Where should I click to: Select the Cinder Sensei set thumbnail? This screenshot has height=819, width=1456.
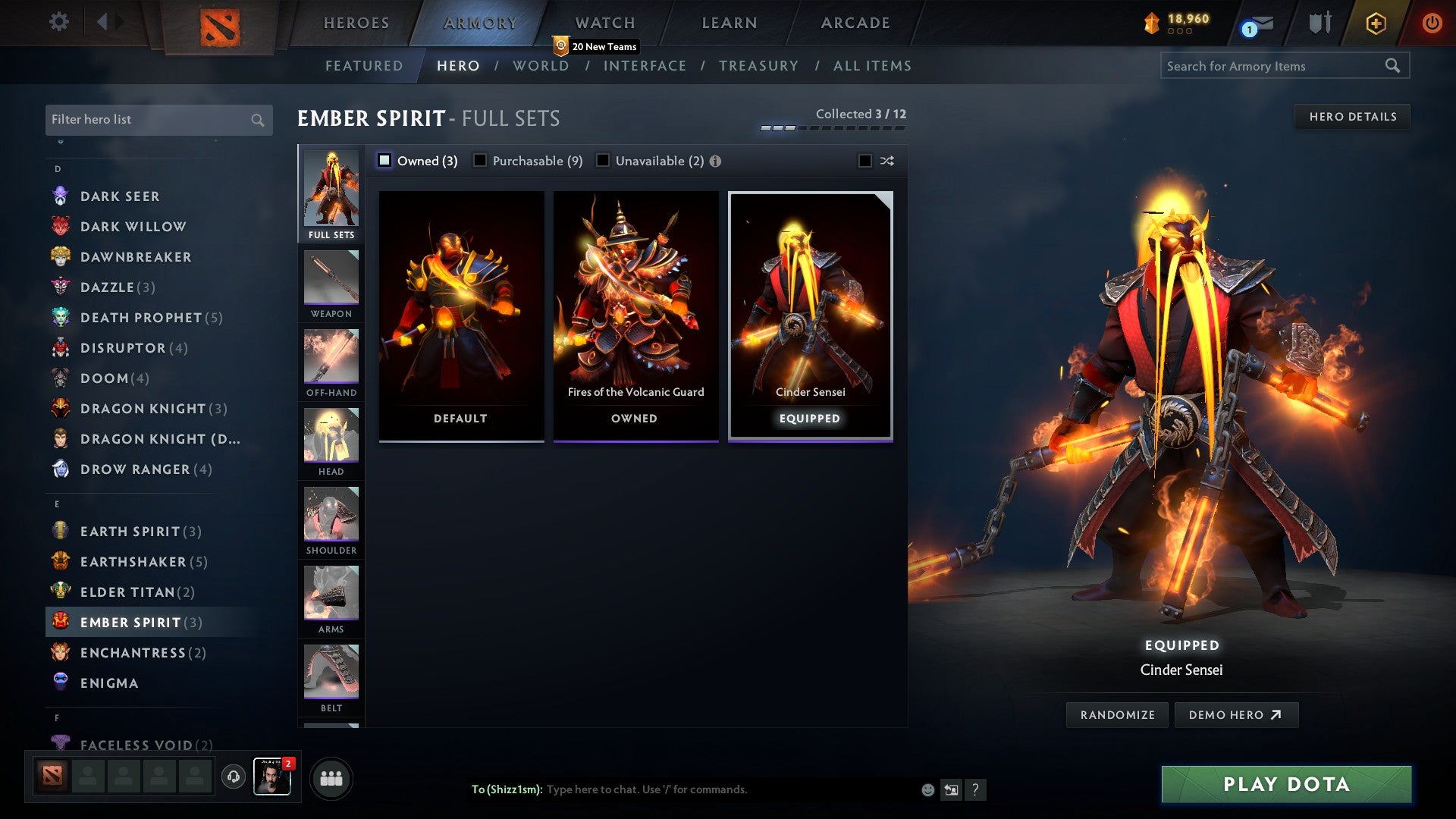click(810, 303)
